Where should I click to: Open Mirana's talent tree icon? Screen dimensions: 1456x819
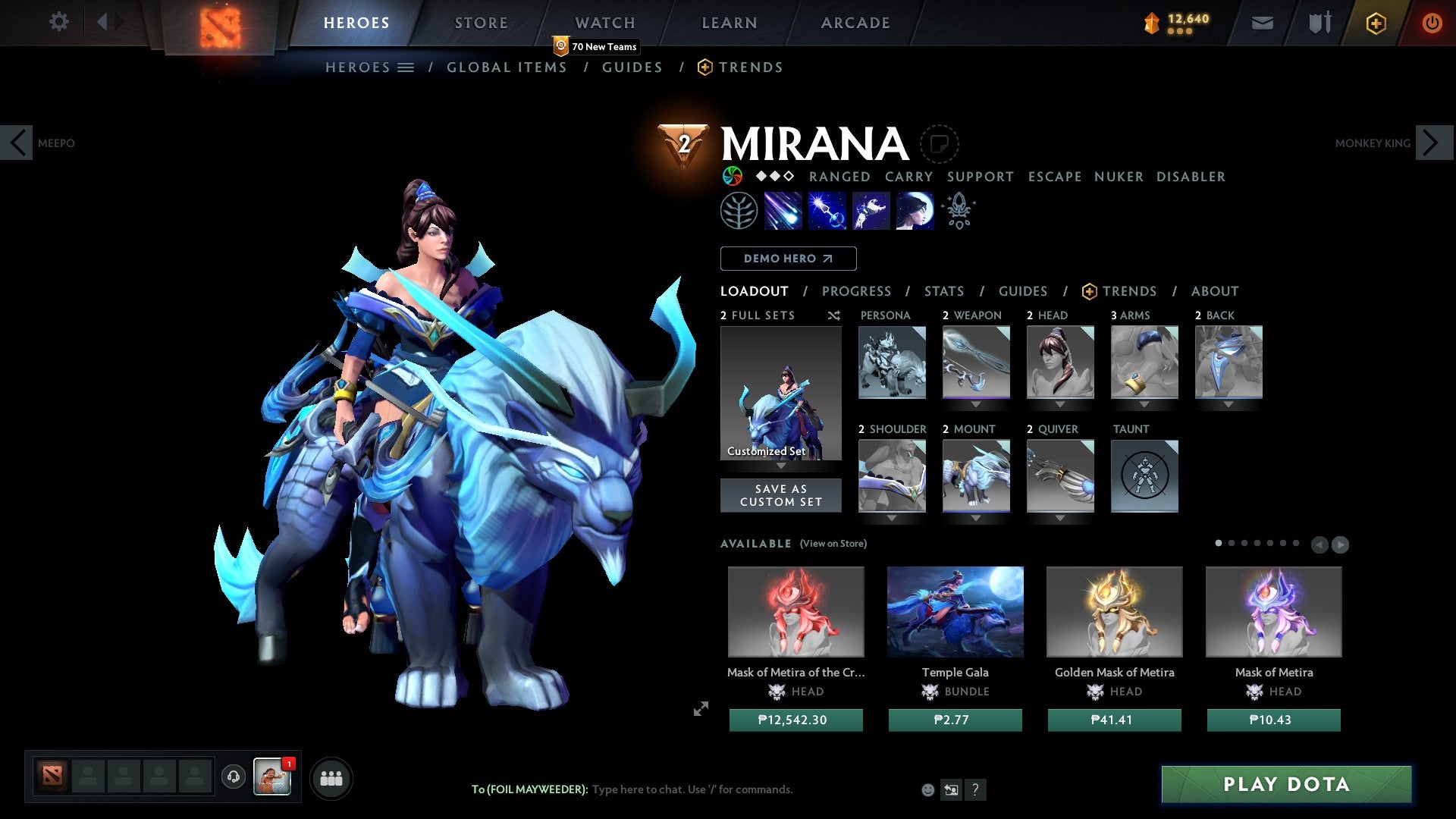coord(739,211)
